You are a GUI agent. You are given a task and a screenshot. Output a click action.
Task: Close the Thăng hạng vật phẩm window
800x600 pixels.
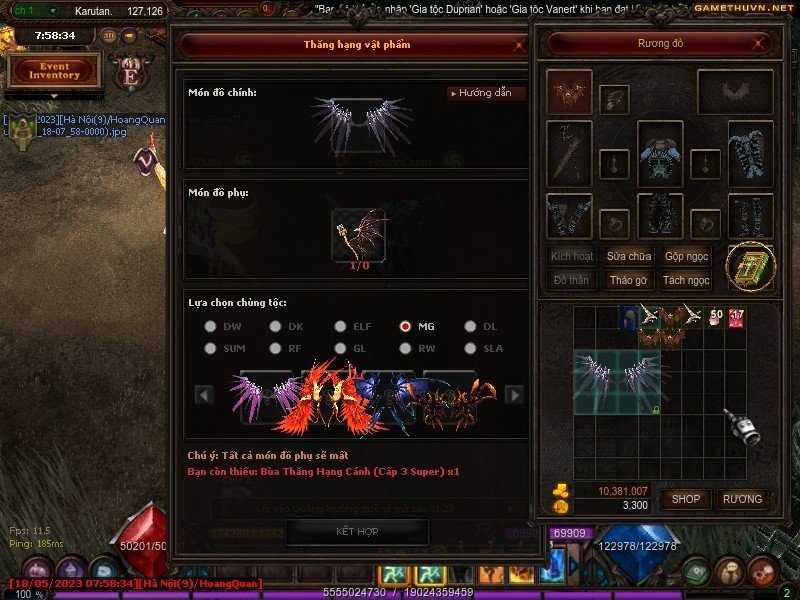click(x=518, y=45)
